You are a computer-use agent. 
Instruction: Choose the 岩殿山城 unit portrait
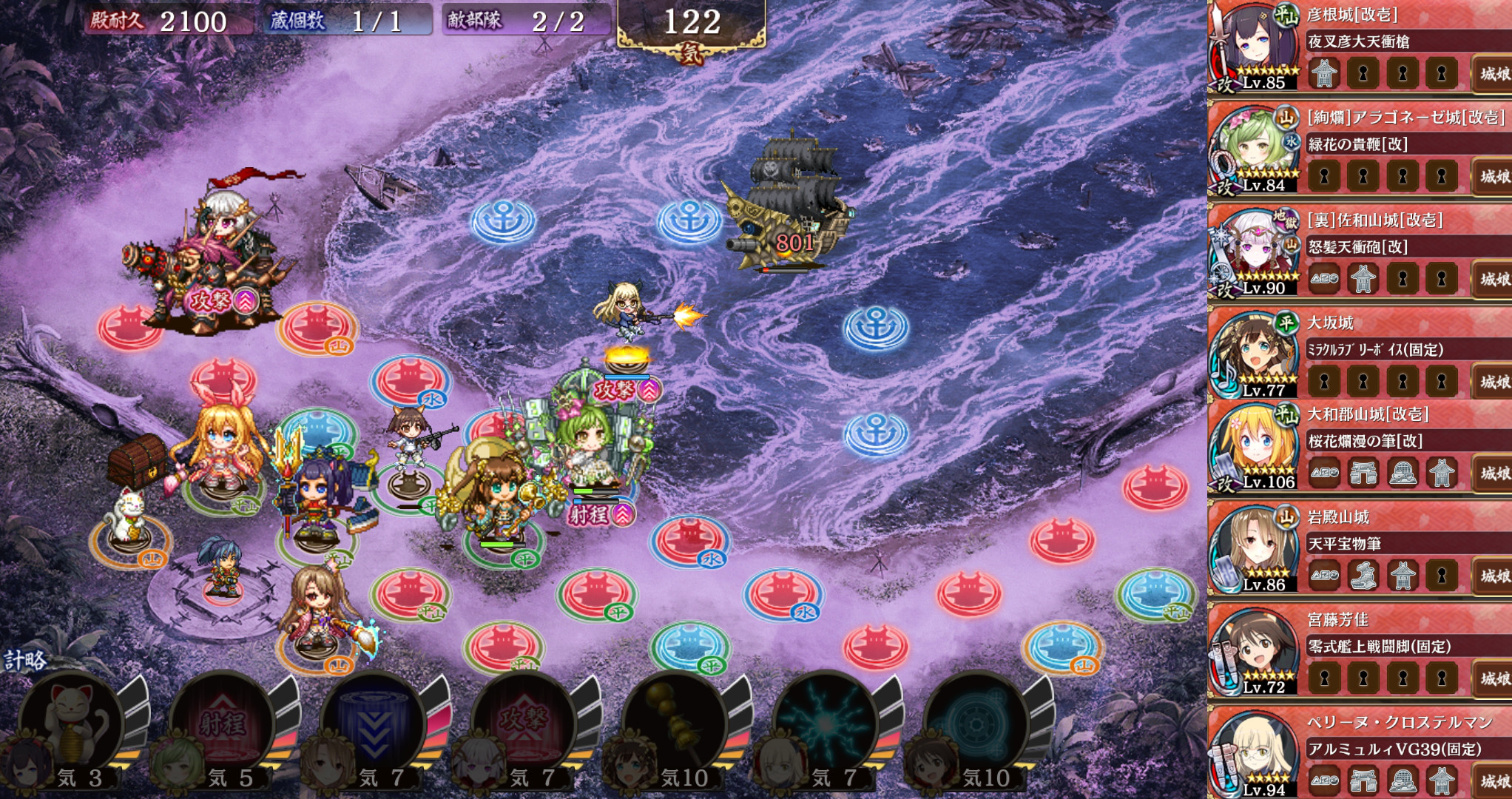pos(1255,548)
